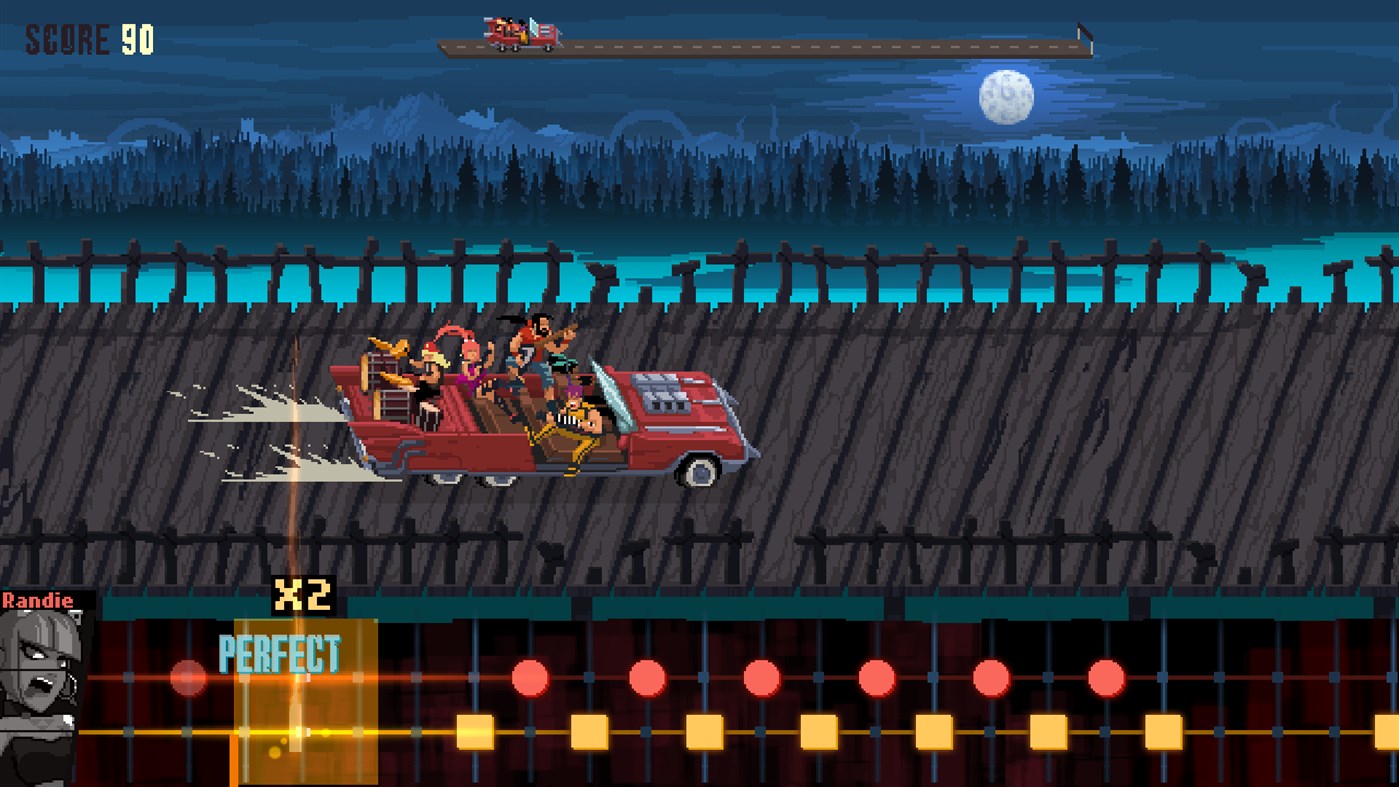Click the flaming orange timing beam
The width and height of the screenshot is (1399, 787).
tap(296, 500)
